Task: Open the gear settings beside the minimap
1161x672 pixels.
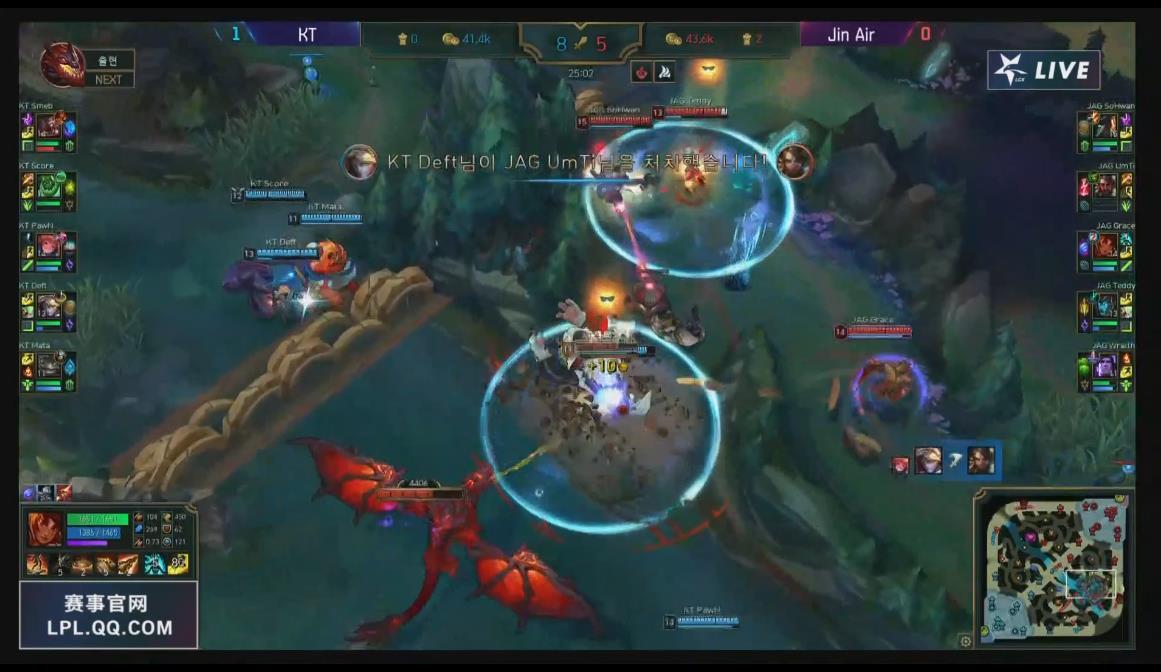Action: pos(965,641)
